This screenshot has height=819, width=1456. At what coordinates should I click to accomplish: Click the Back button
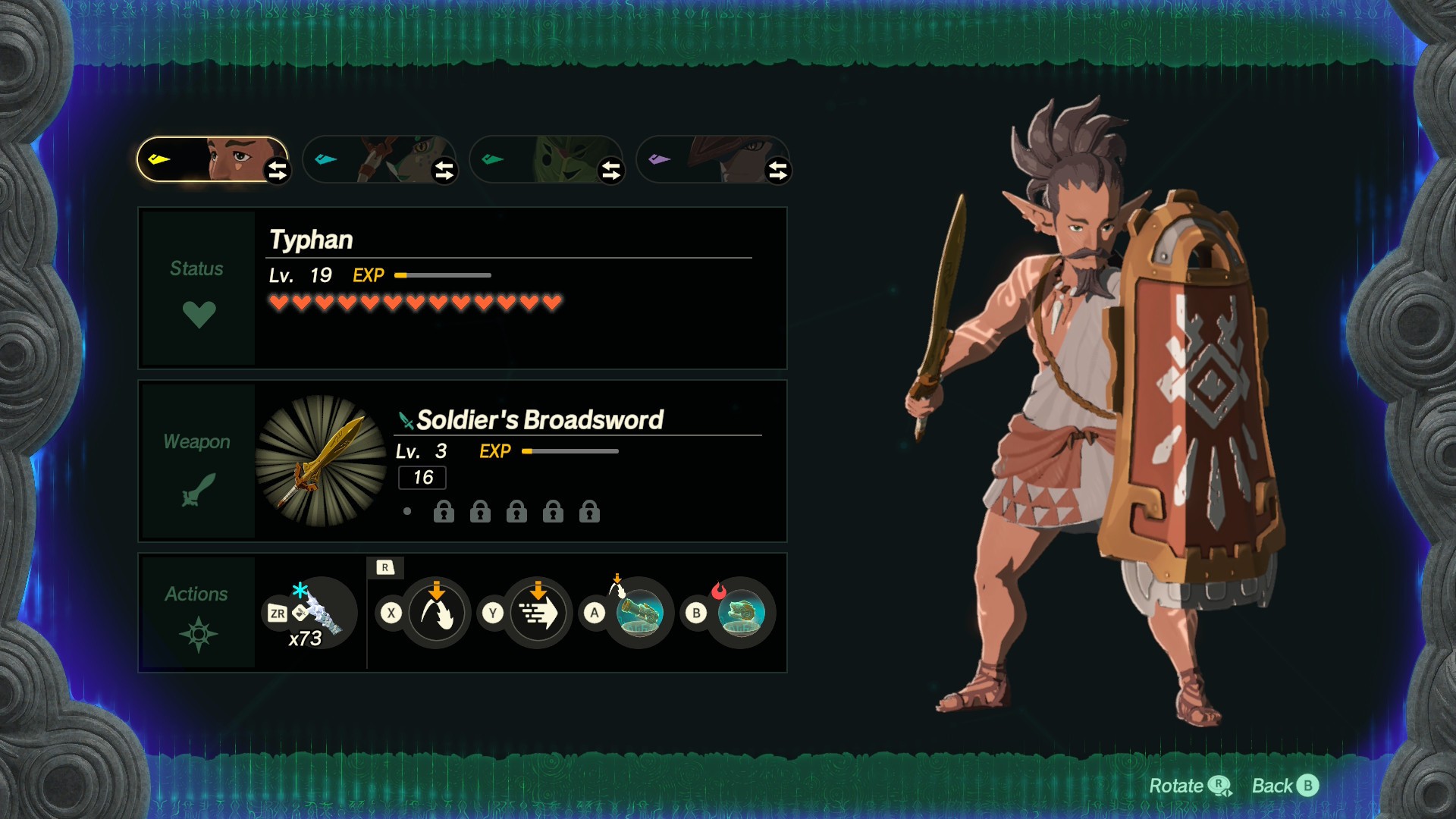[x=1285, y=786]
